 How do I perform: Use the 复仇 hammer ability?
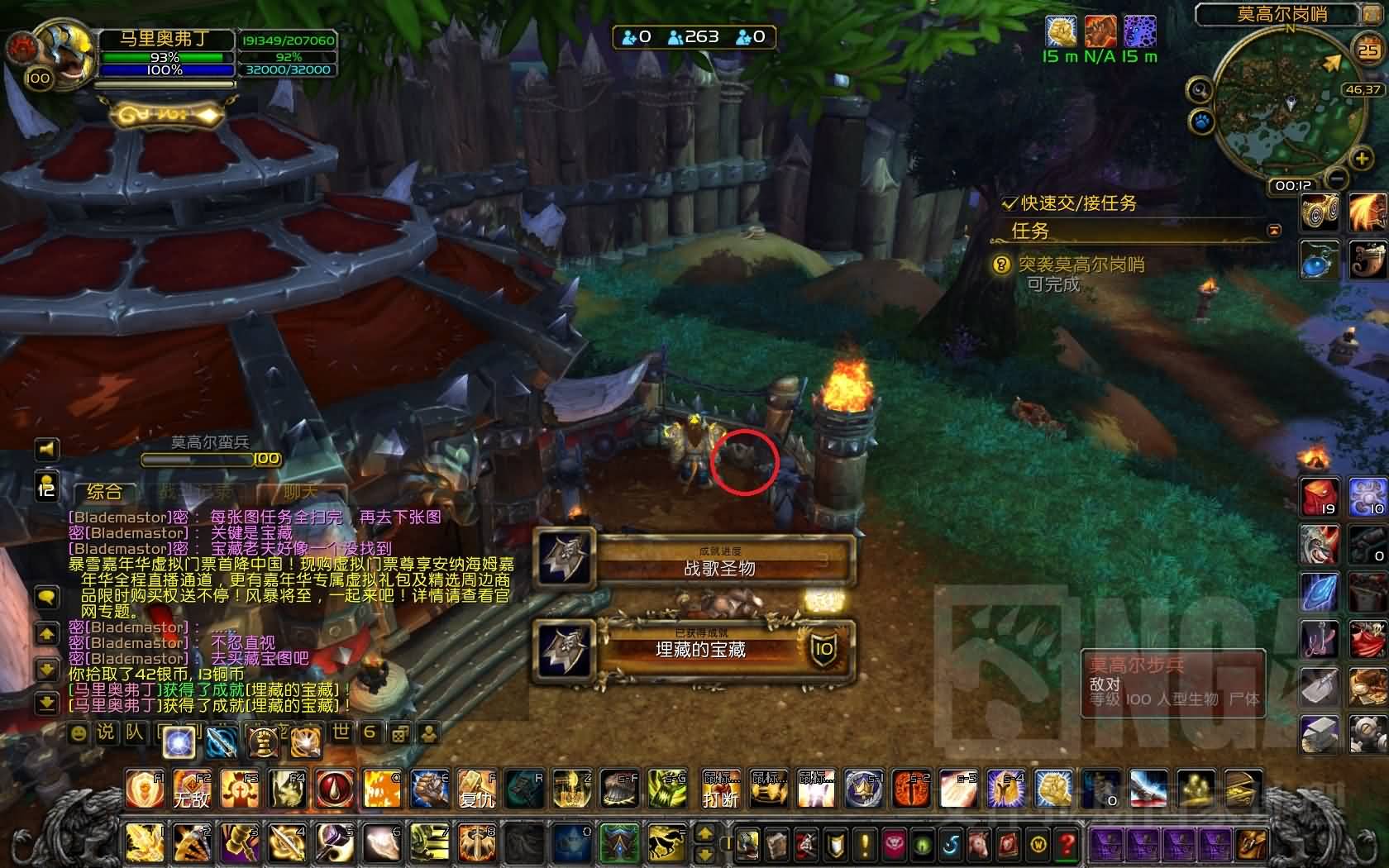[x=477, y=789]
